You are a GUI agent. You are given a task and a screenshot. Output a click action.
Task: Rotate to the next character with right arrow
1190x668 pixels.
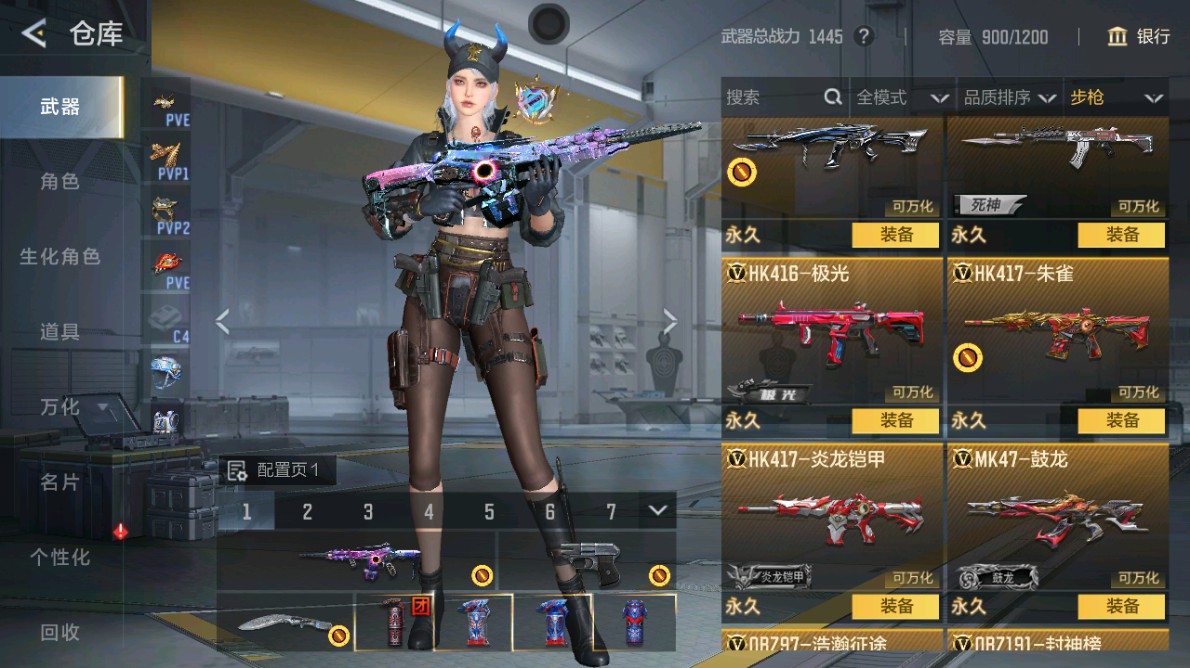(670, 321)
